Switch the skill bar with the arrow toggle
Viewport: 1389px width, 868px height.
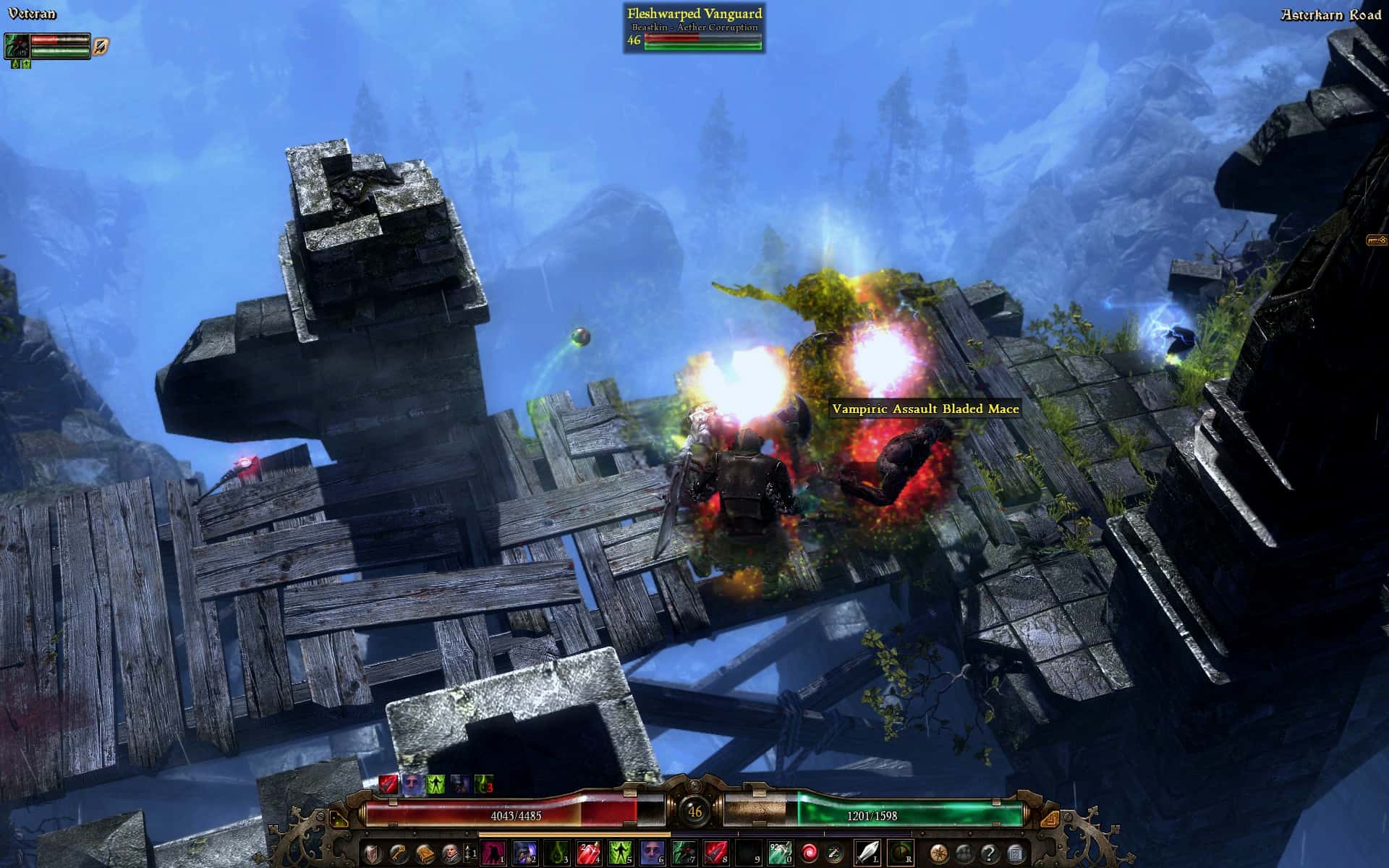coord(469,854)
